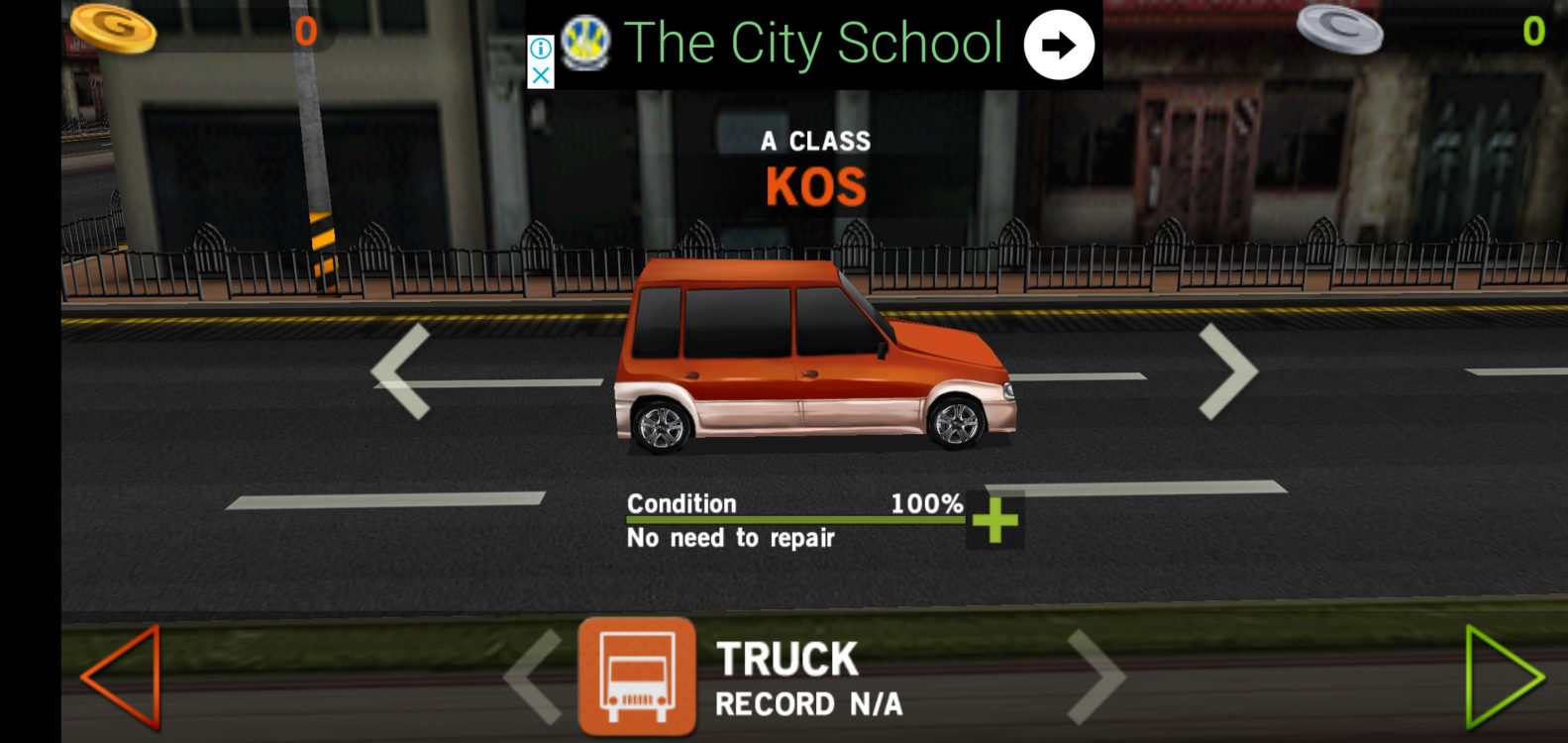This screenshot has width=1568, height=743.
Task: Tap the green plus repair button
Action: click(x=995, y=520)
